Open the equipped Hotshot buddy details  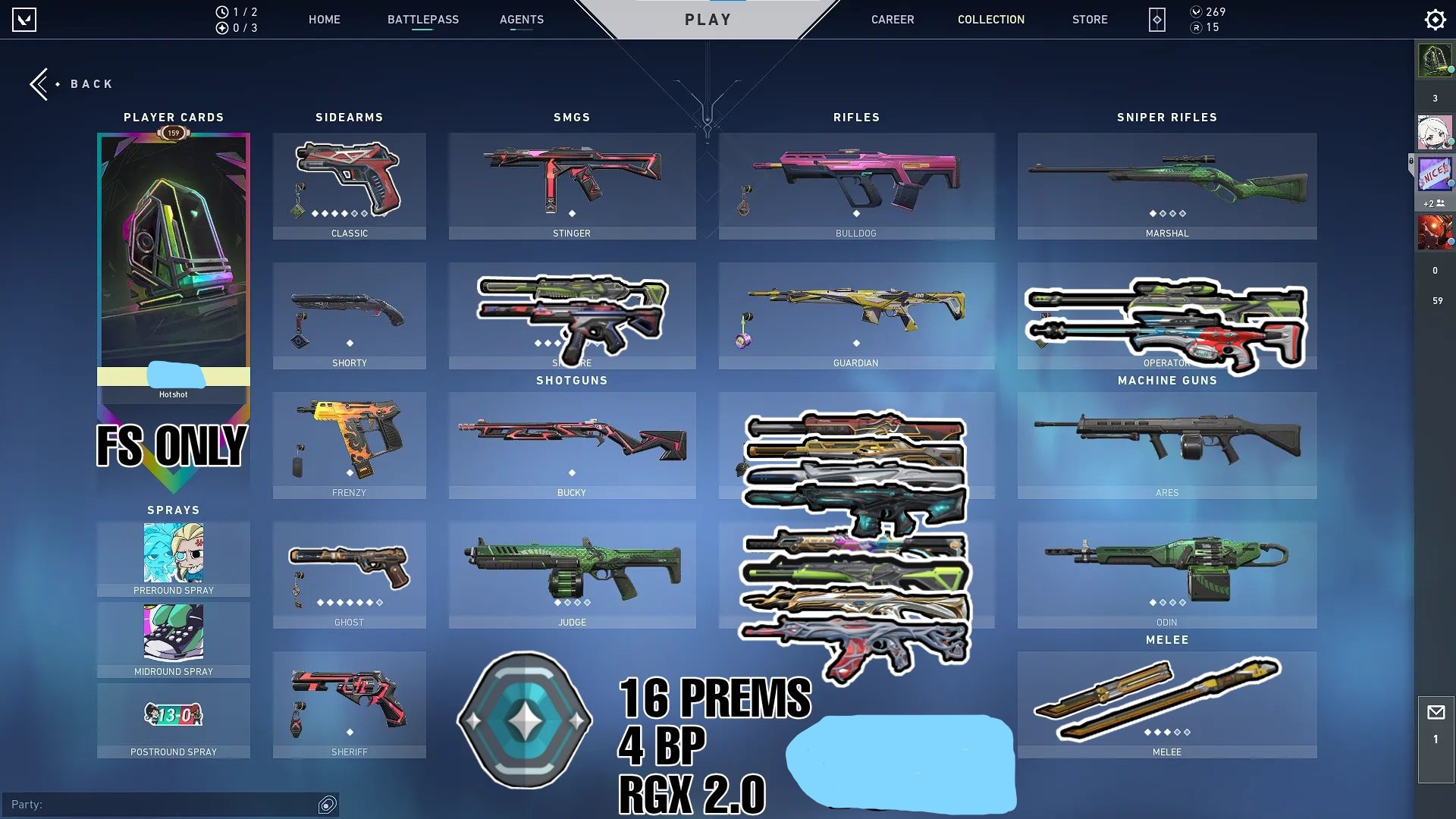tap(173, 394)
